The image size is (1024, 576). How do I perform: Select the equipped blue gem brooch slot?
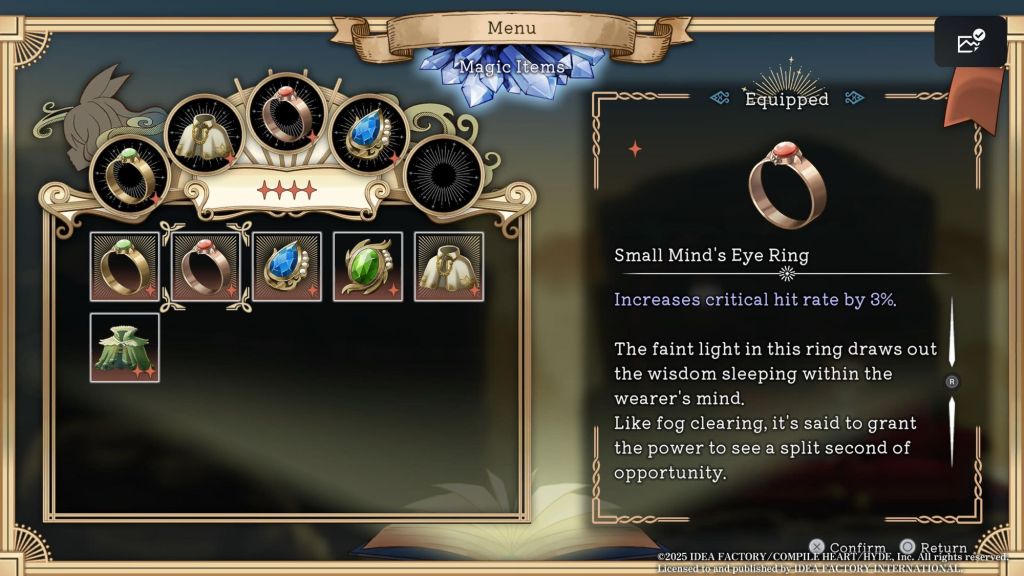[369, 133]
